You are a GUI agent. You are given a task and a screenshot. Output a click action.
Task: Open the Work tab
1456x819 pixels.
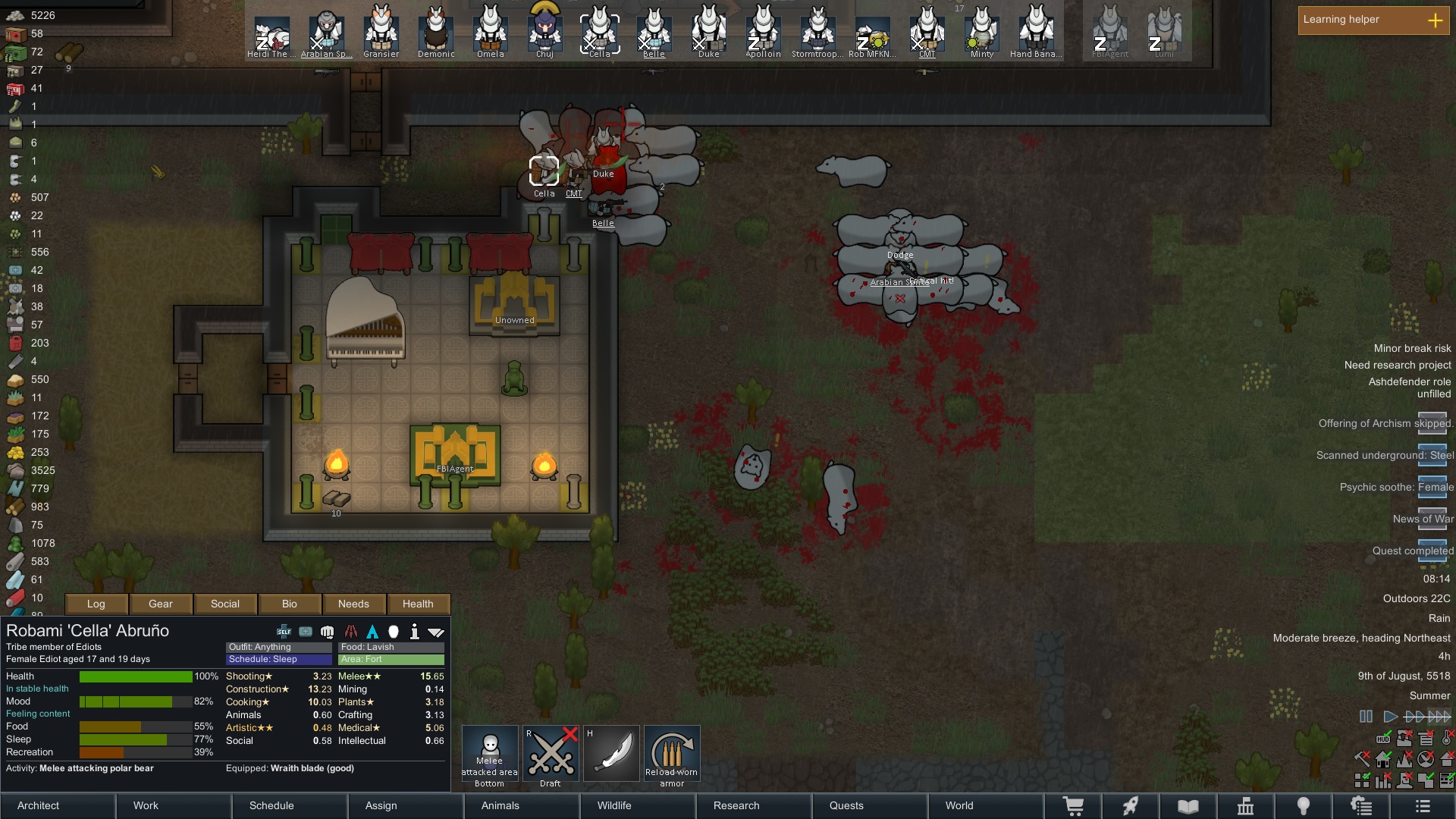[174, 805]
